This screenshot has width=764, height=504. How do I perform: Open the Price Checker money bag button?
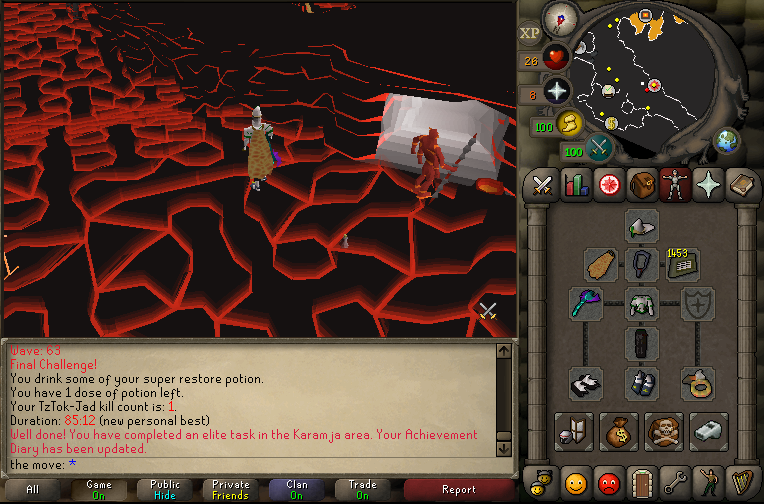(x=620, y=431)
